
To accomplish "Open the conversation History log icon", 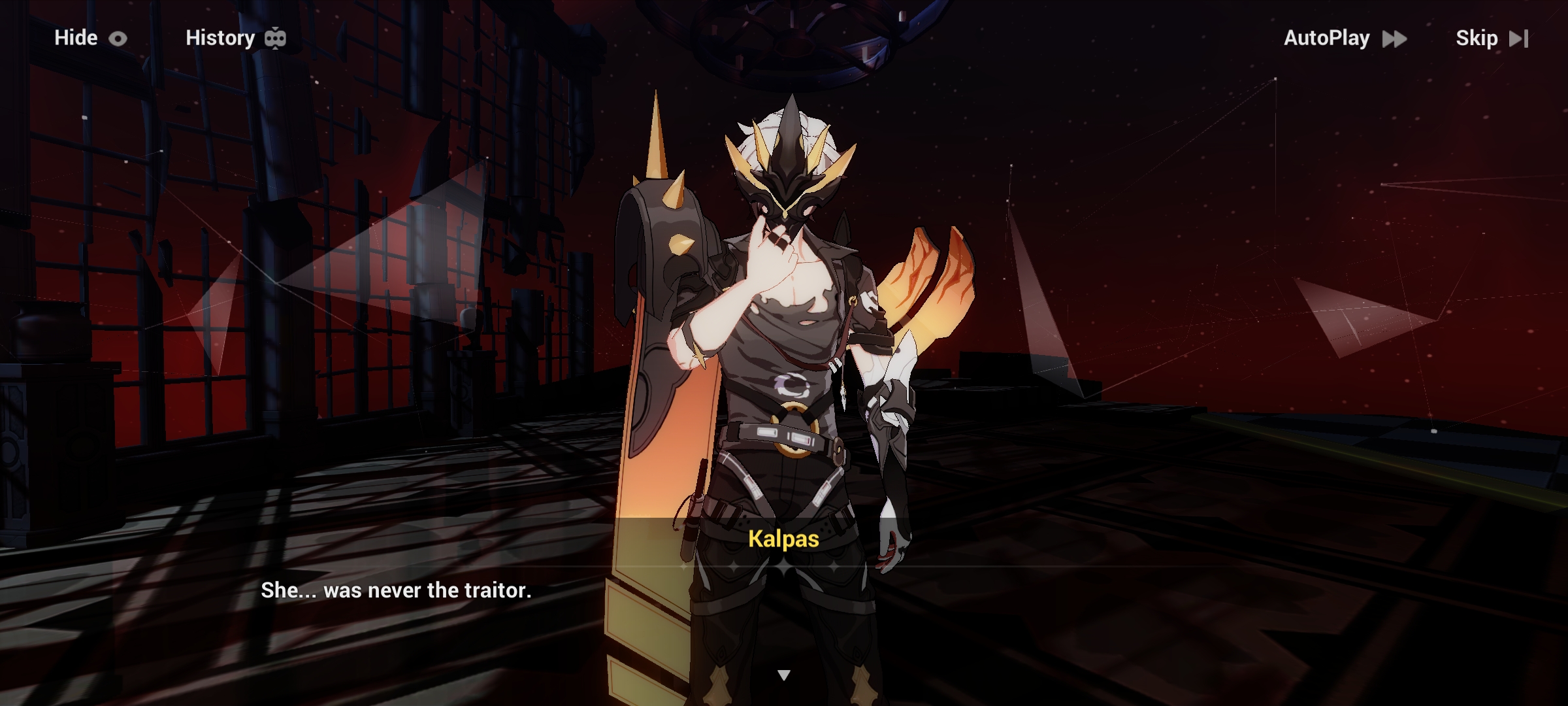I will (275, 37).
